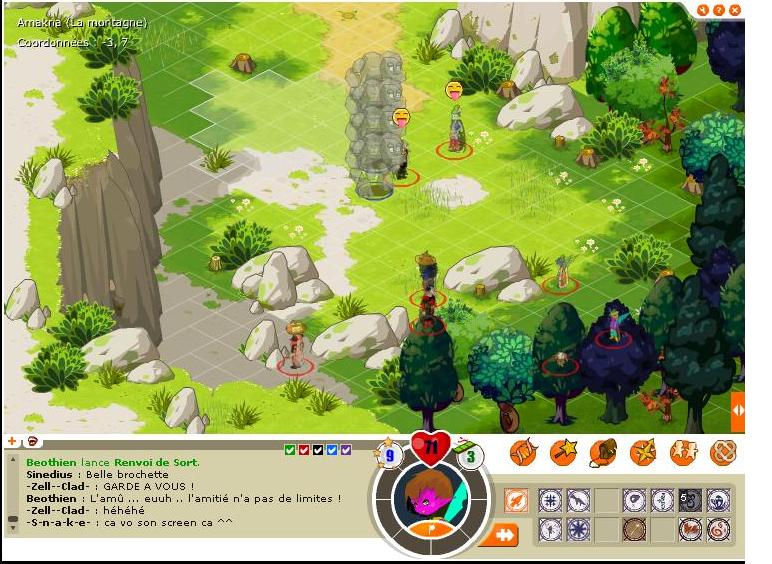Toggle the red chat channel checkbox

pos(304,450)
